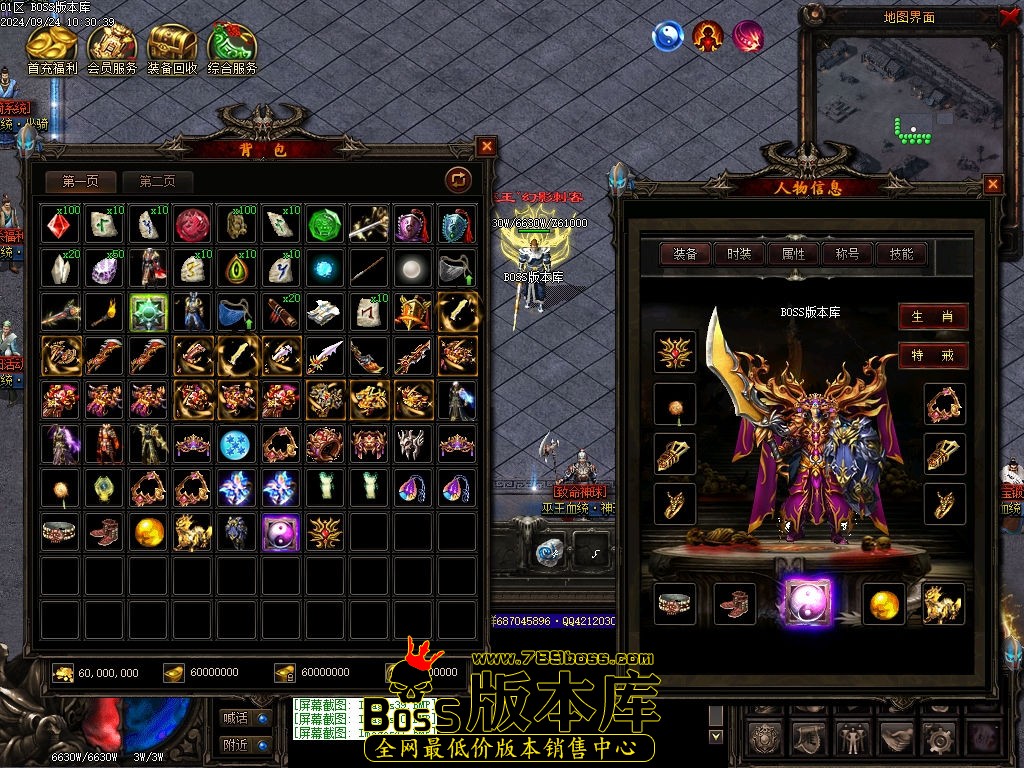The image size is (1024, 768).
Task: Choose the 喊话 shout chat channel
Action: tap(245, 717)
